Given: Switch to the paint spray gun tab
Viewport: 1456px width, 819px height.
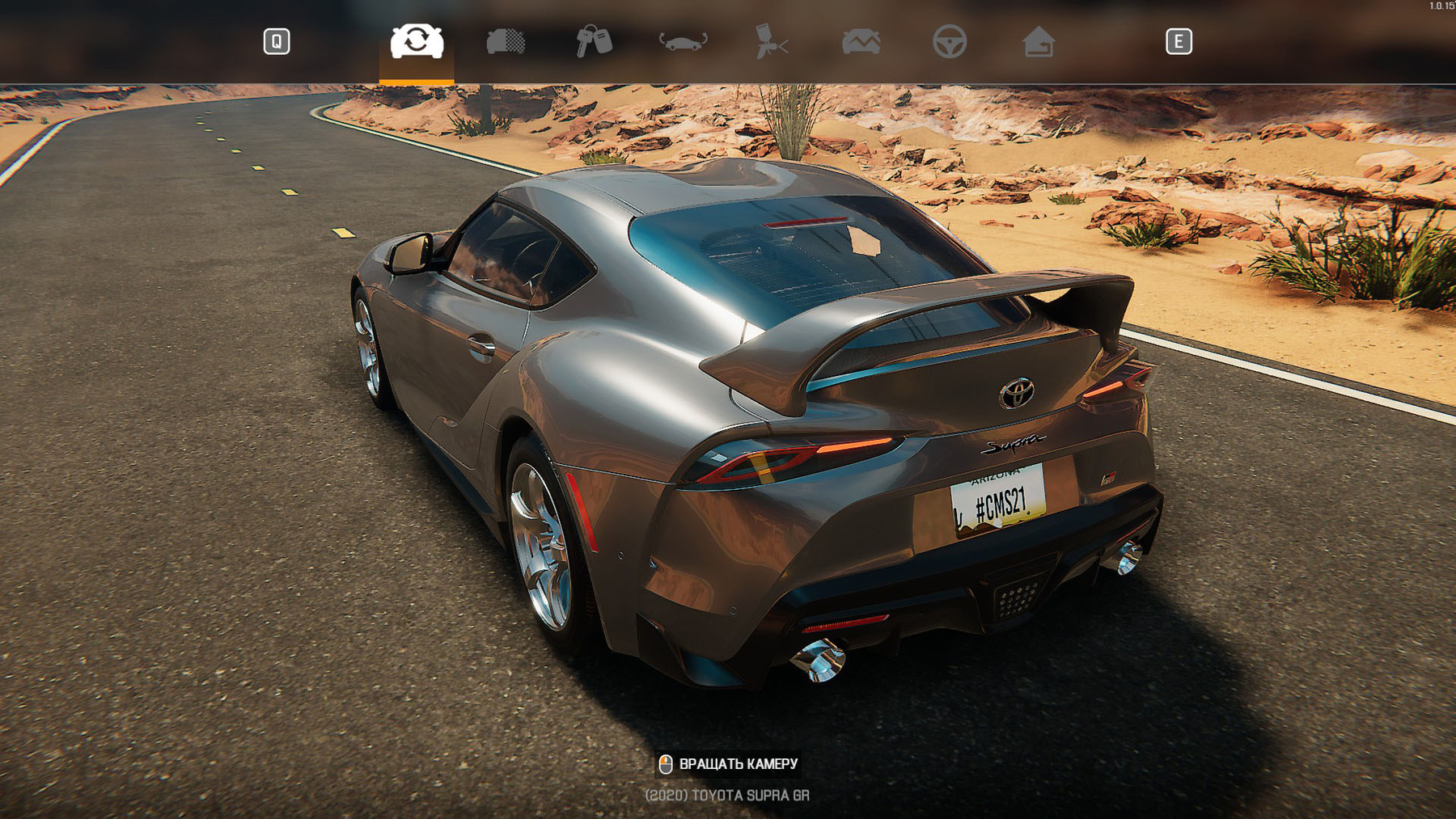Looking at the screenshot, I should click(771, 41).
